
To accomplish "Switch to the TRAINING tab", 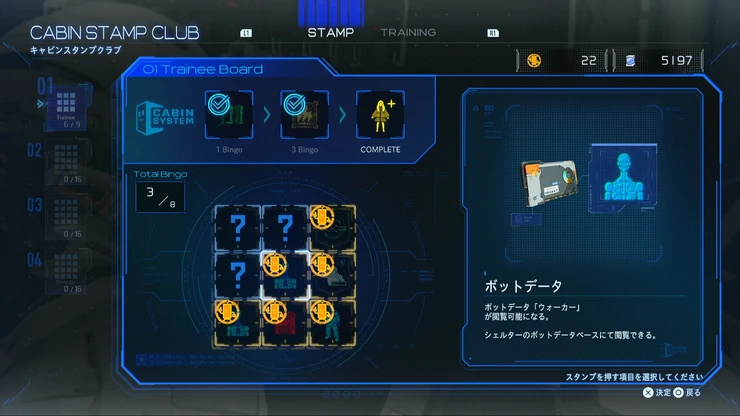I will tap(408, 32).
